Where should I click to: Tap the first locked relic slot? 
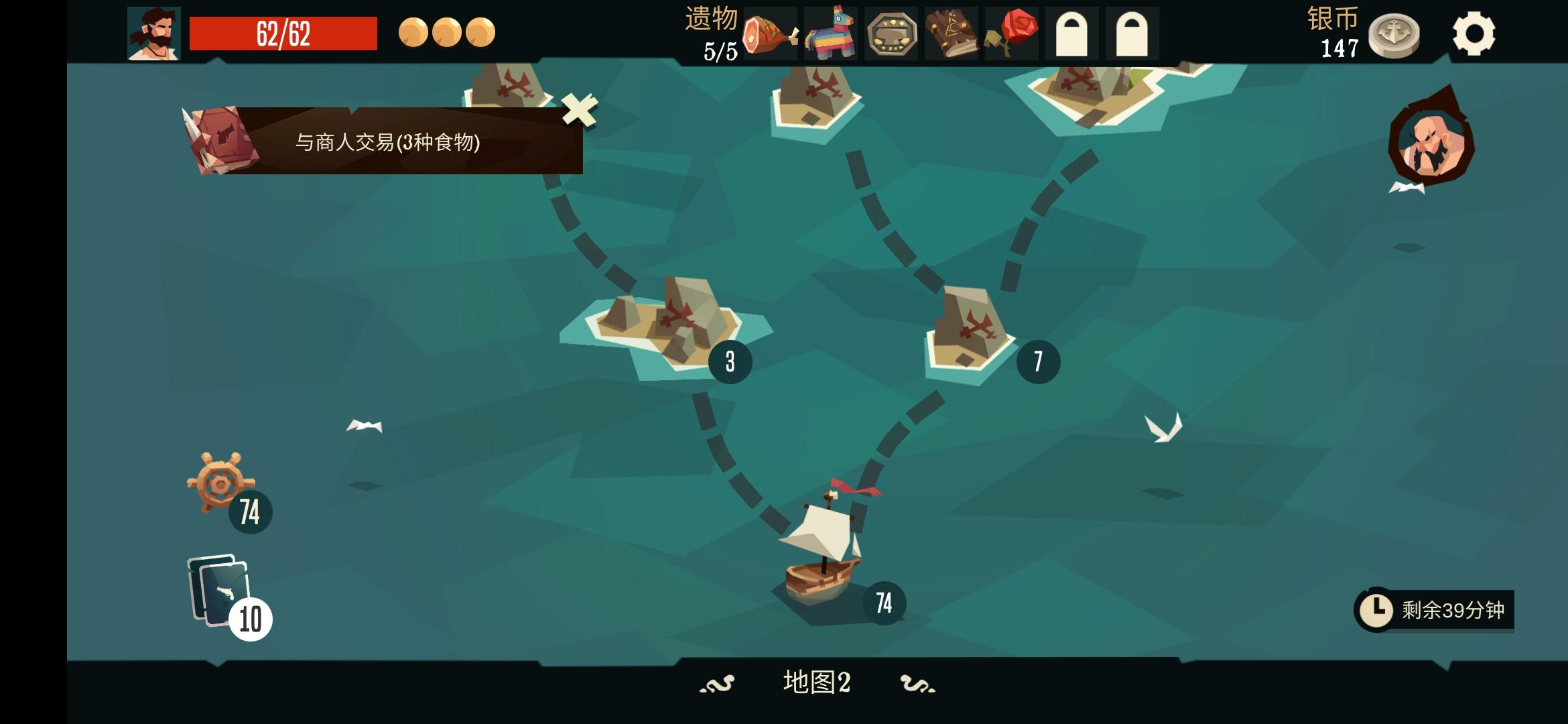point(1070,32)
